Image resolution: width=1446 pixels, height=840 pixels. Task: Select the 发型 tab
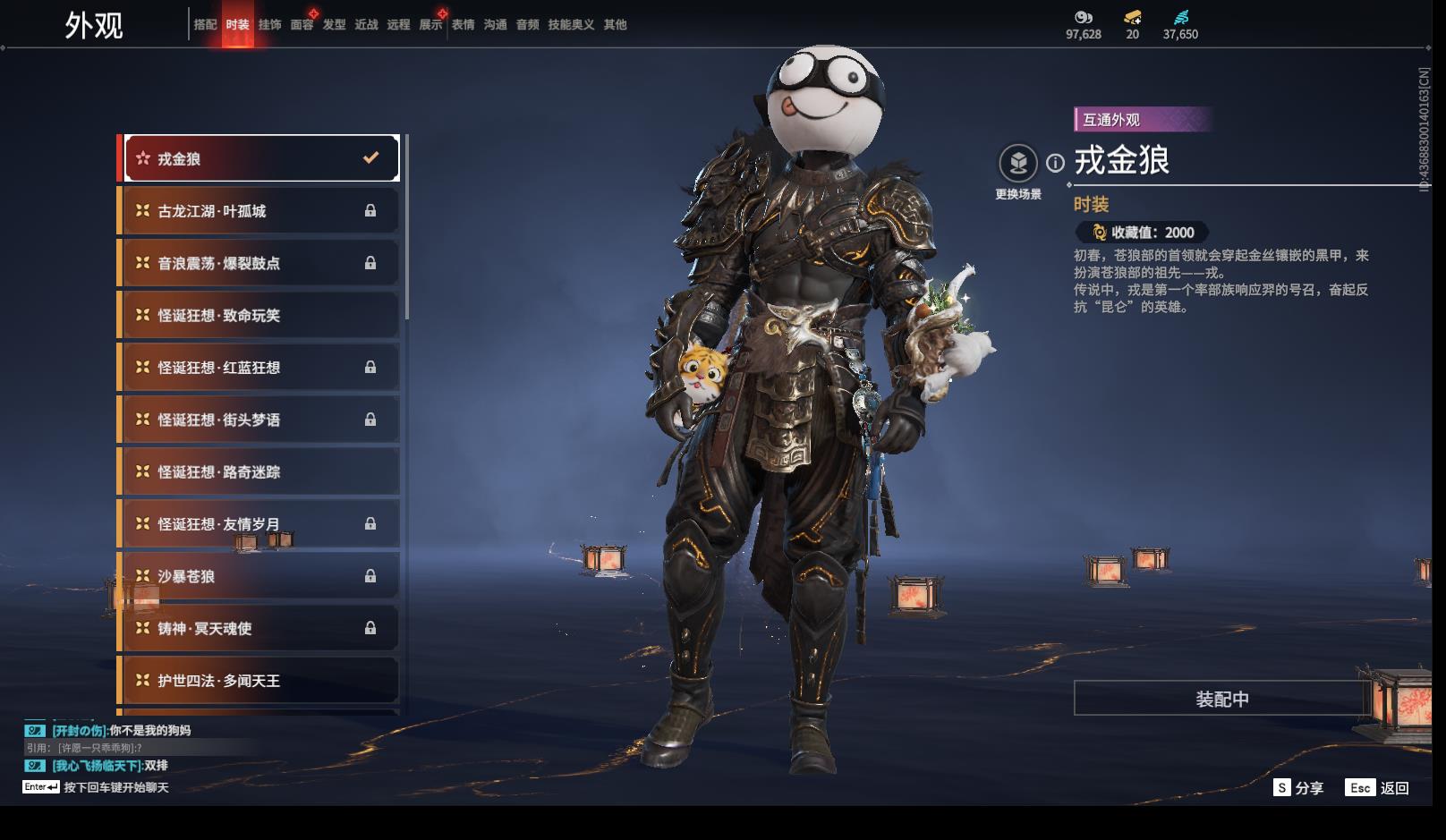(x=334, y=25)
